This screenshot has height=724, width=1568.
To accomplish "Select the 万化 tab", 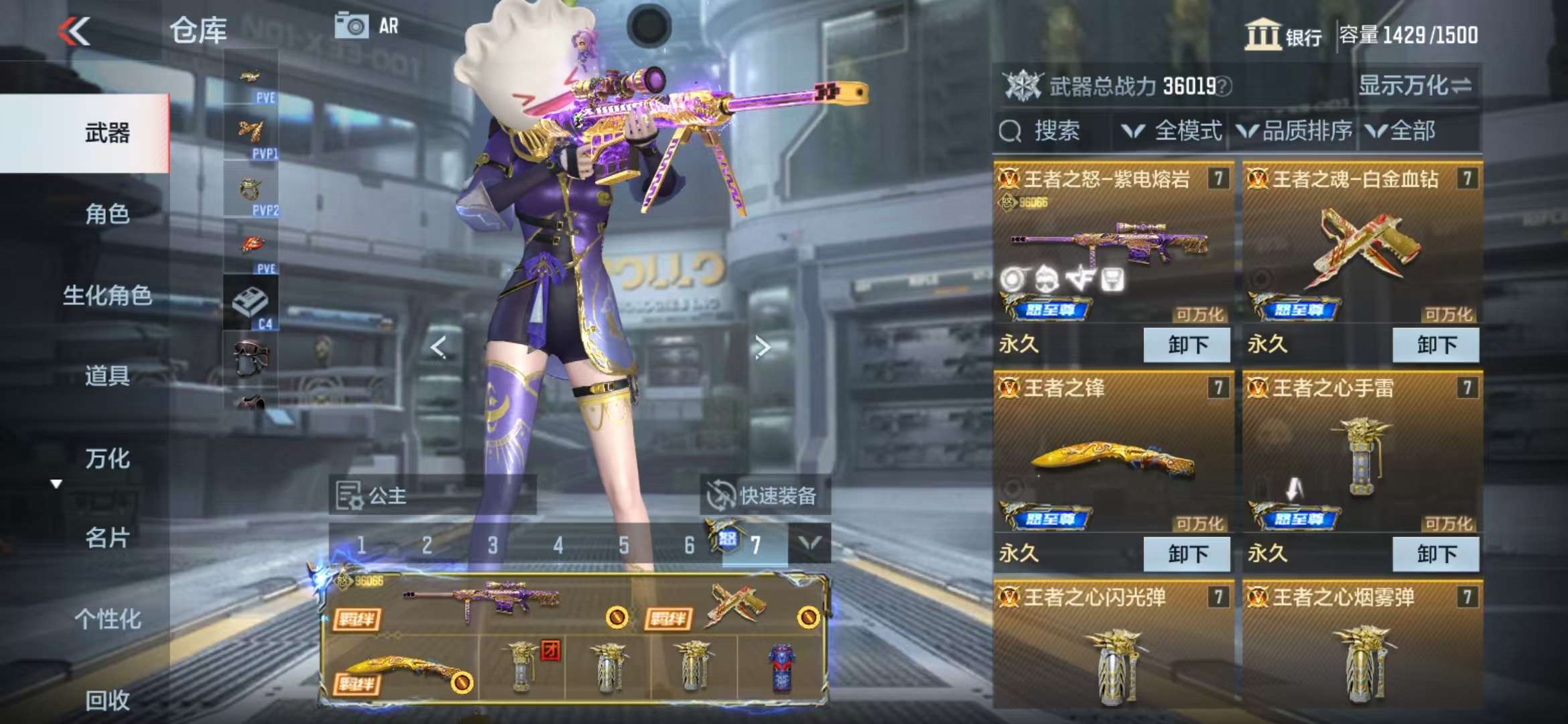I will click(107, 459).
